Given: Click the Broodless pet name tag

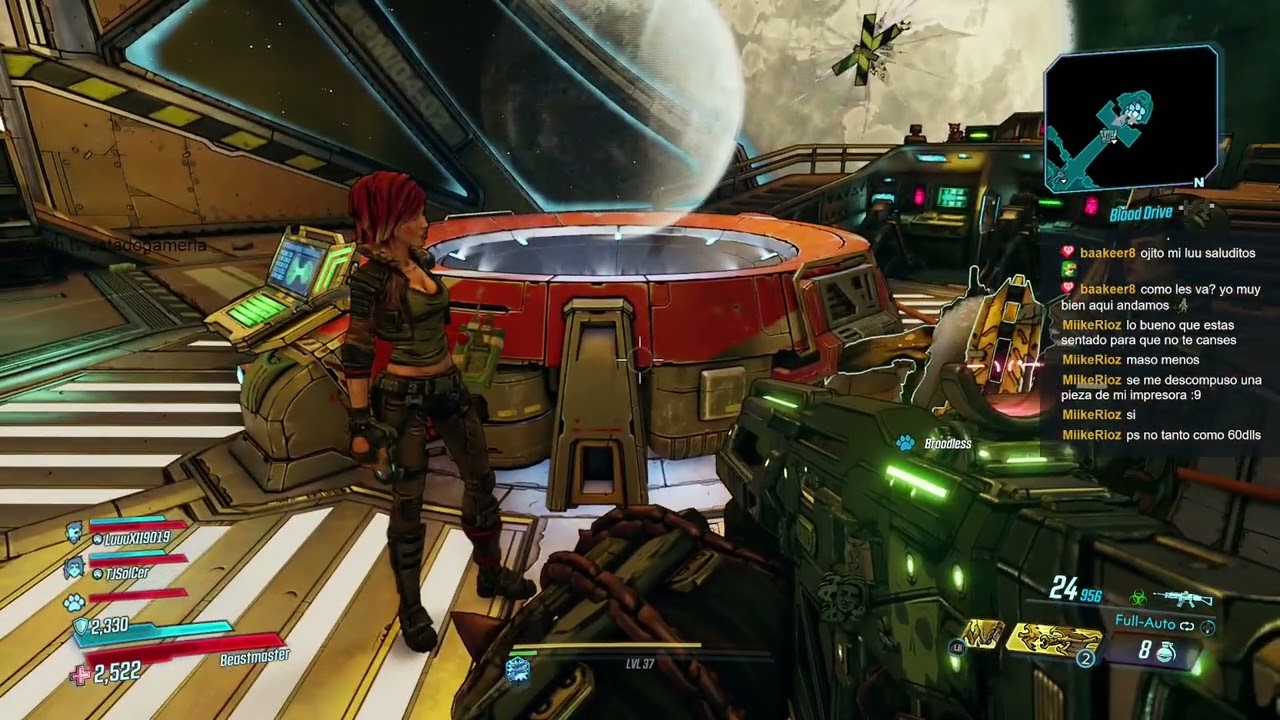Looking at the screenshot, I should (946, 443).
